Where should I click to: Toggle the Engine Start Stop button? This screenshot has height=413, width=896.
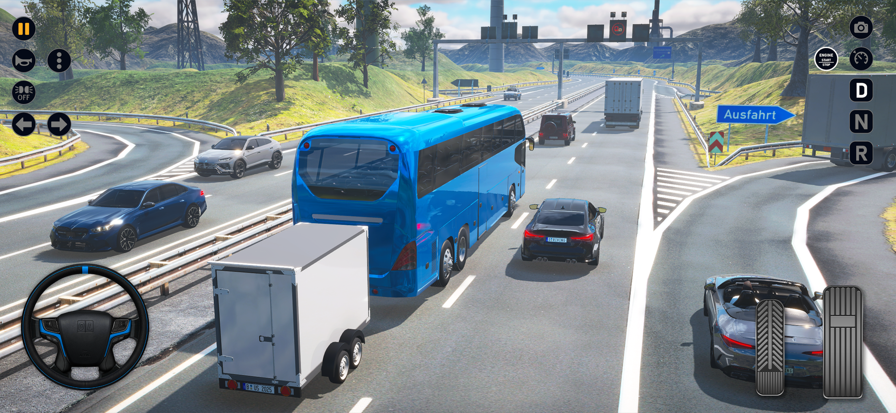826,58
